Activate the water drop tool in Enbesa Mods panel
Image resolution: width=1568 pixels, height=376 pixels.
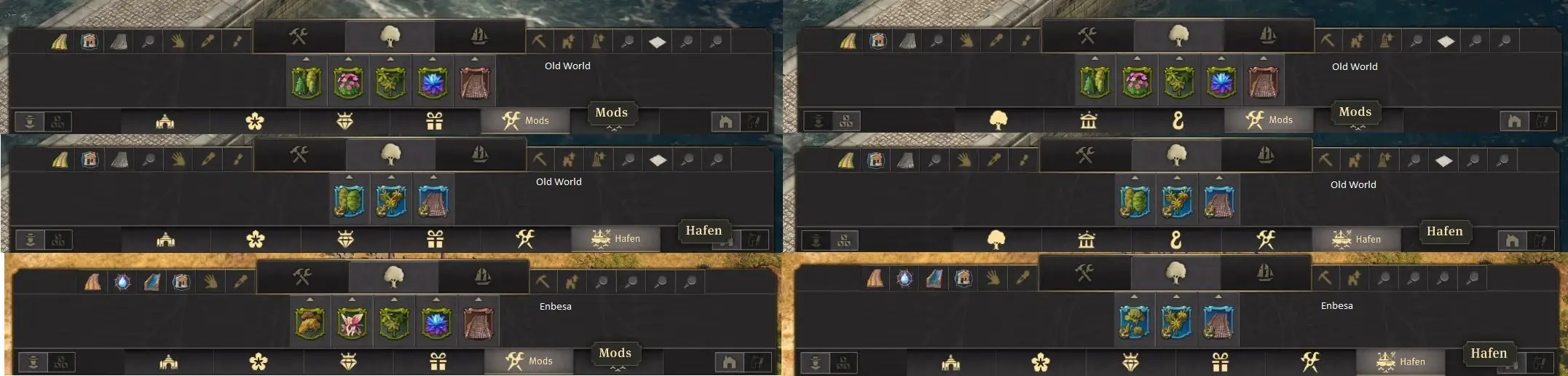[122, 281]
